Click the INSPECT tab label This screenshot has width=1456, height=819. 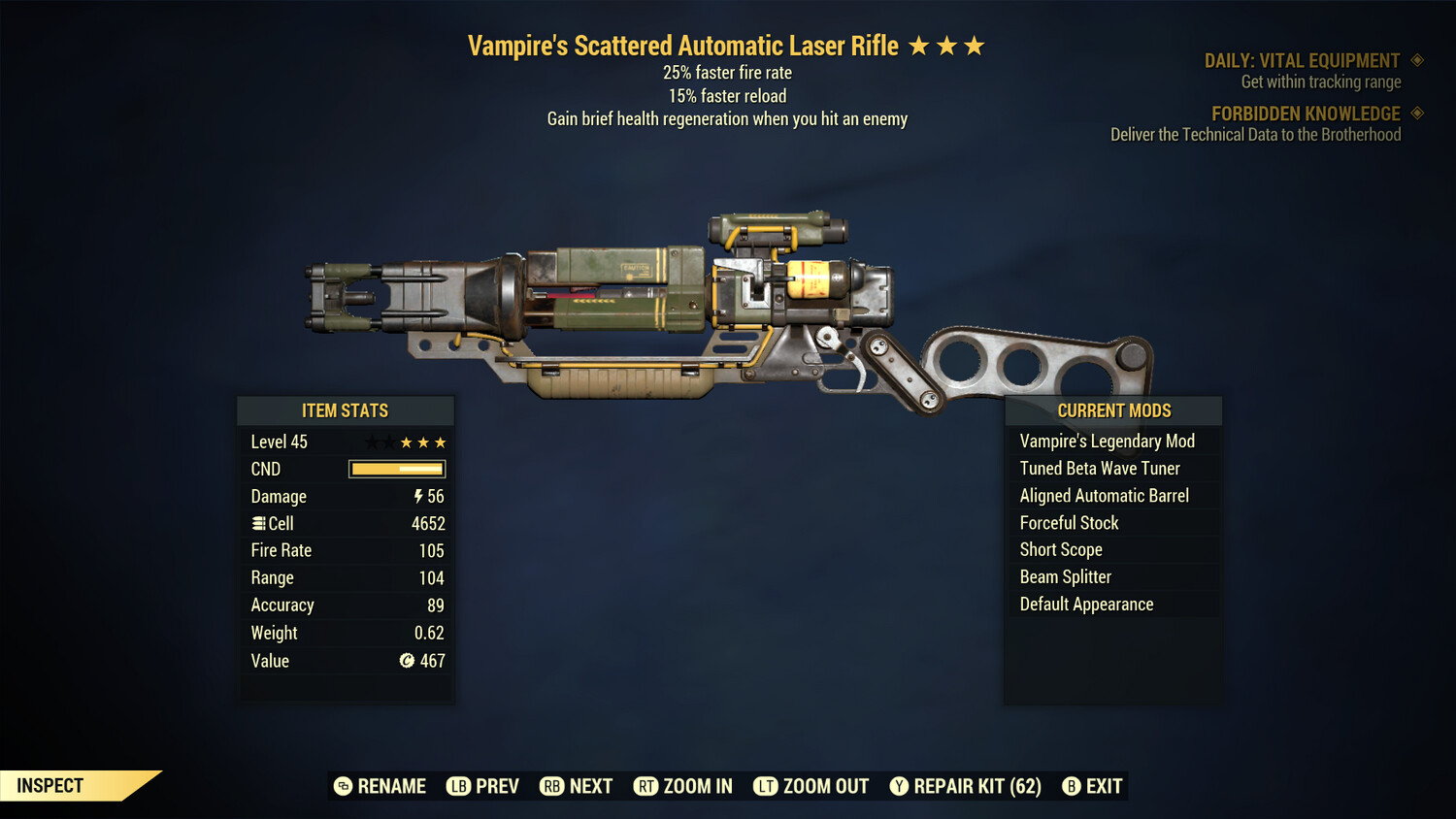[49, 785]
